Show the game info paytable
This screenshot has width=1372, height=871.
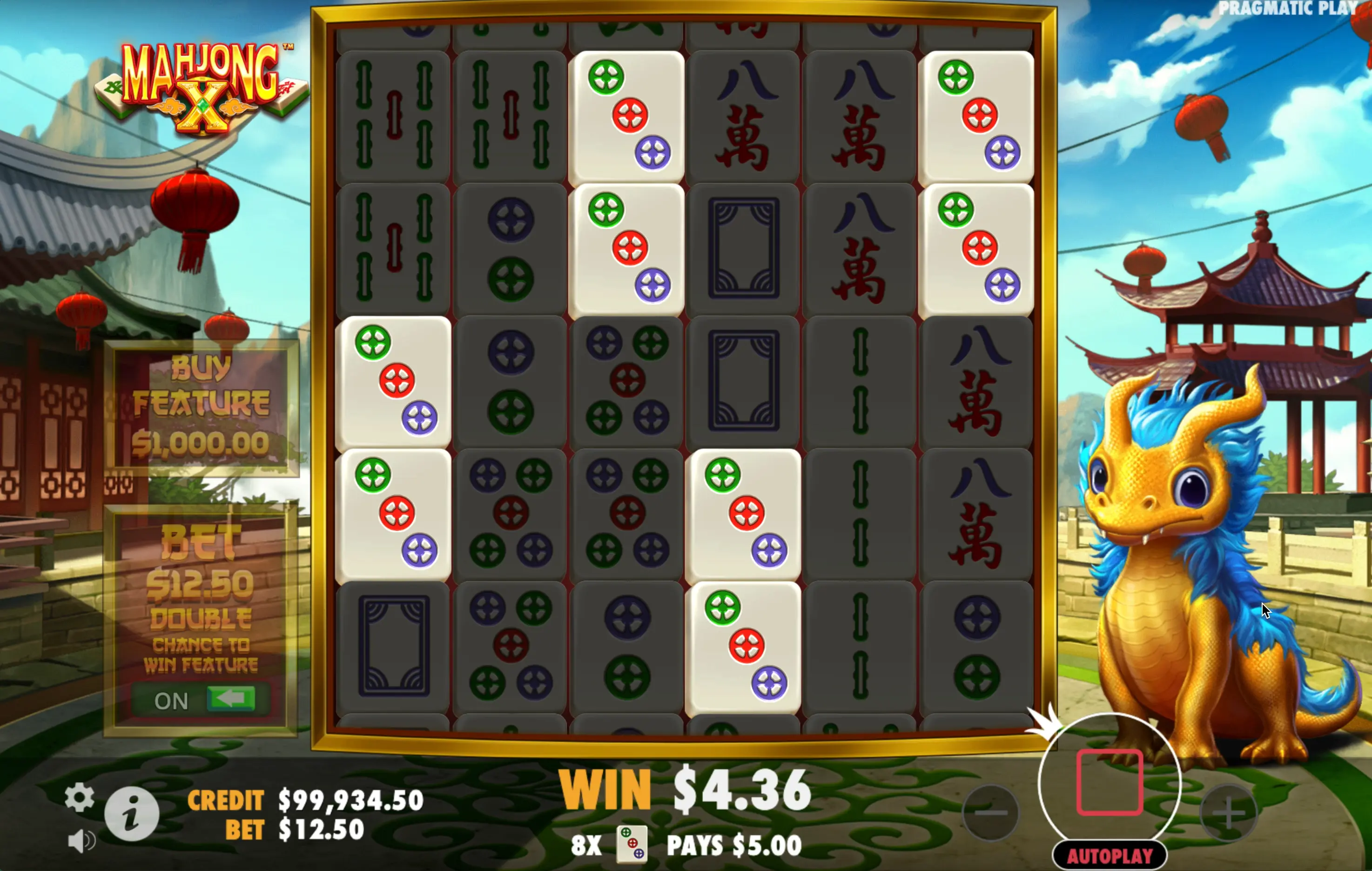pos(132,813)
